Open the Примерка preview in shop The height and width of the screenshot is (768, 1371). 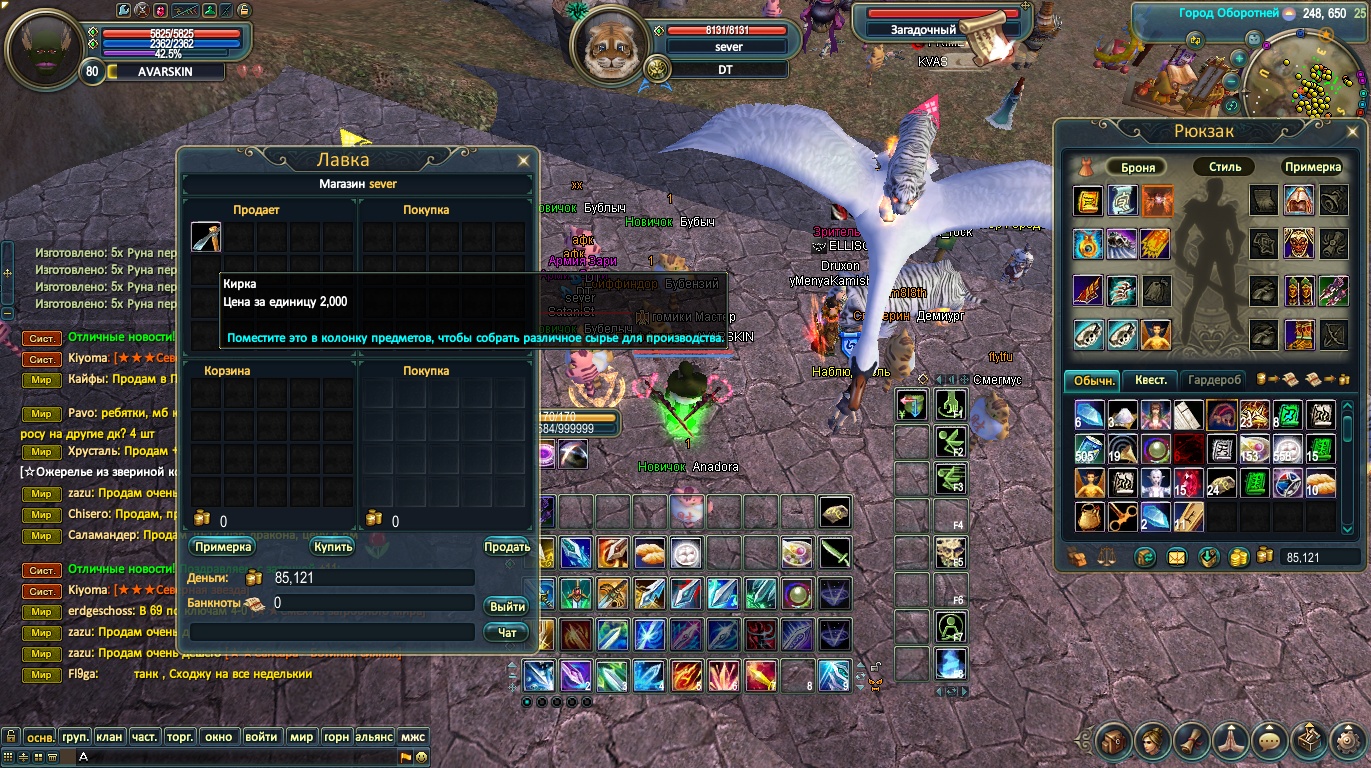[x=223, y=547]
